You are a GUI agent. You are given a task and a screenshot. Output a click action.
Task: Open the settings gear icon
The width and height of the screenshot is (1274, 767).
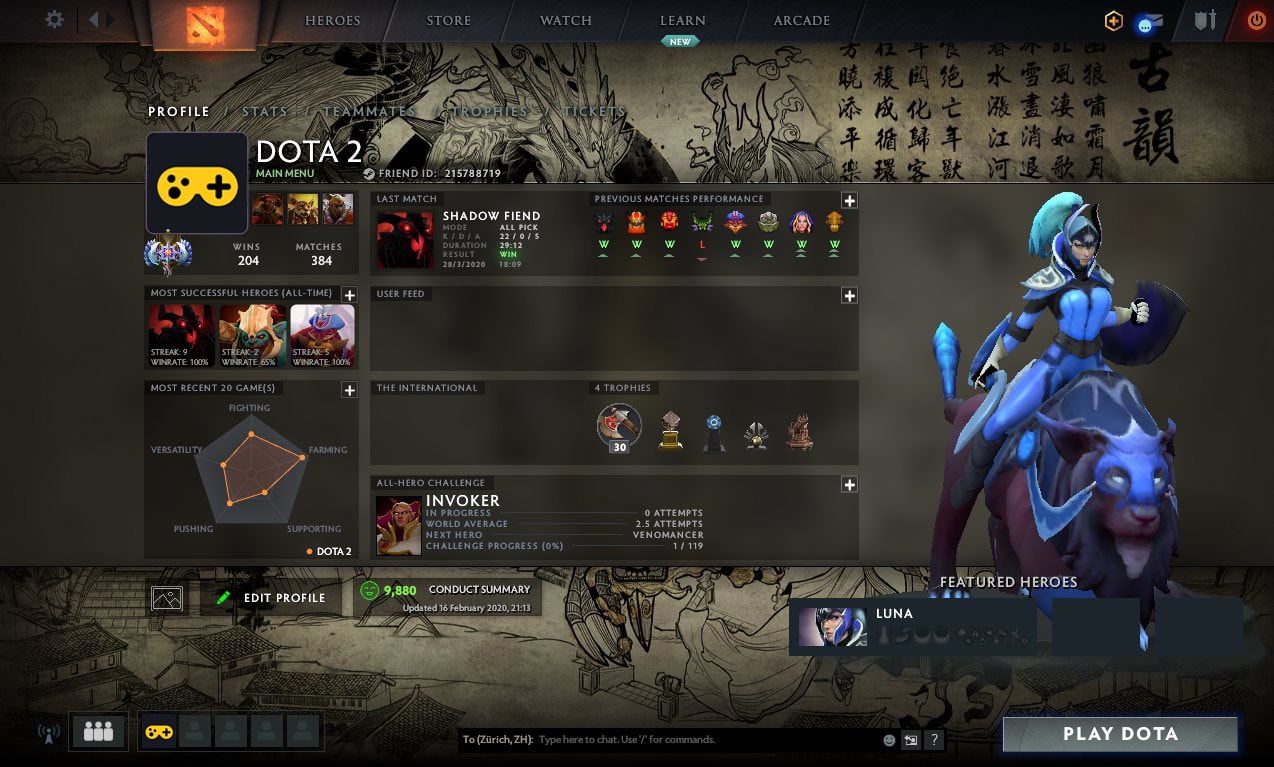coord(54,20)
